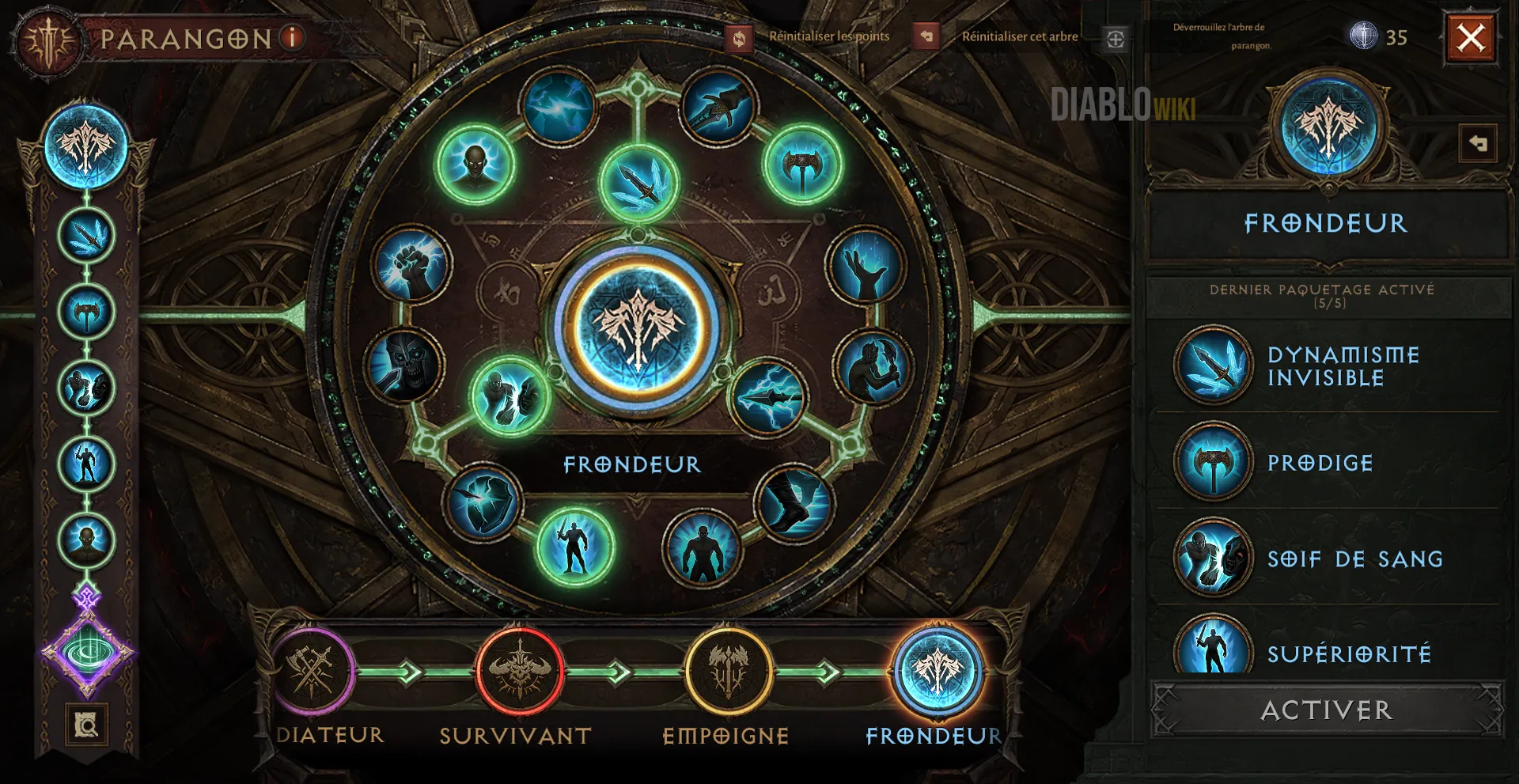Click the open hand node

pos(865,267)
